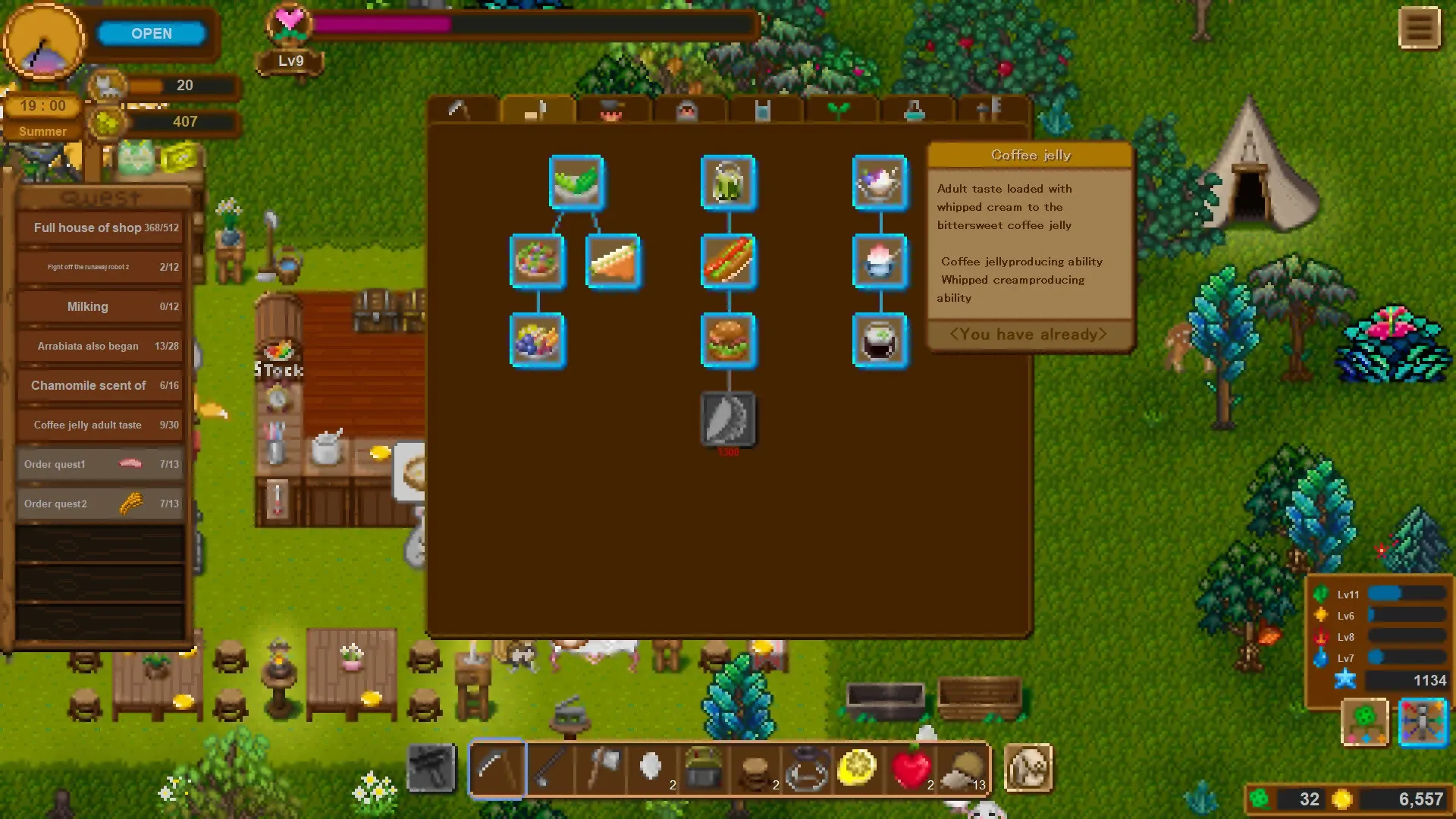Open the Milking quest entry

point(99,306)
